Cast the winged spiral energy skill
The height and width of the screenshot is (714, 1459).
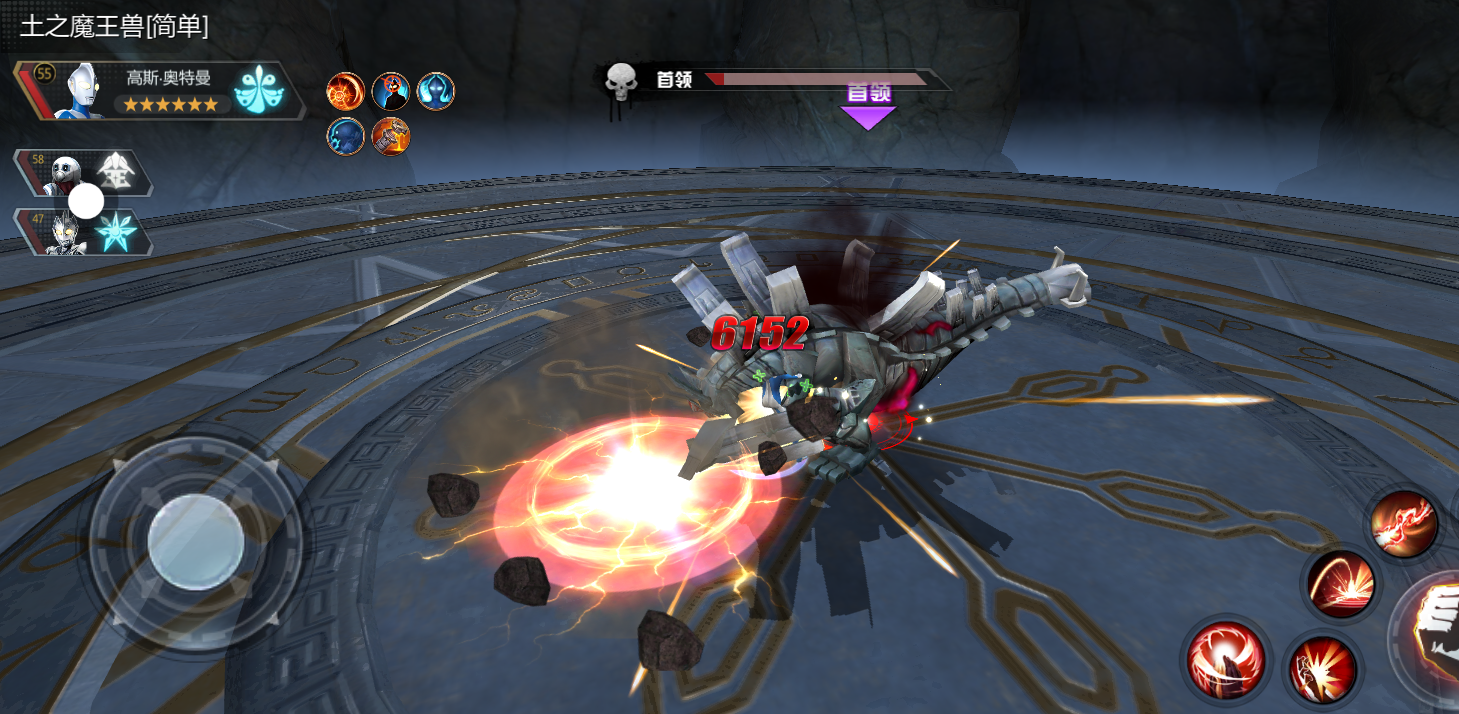coord(1226,657)
